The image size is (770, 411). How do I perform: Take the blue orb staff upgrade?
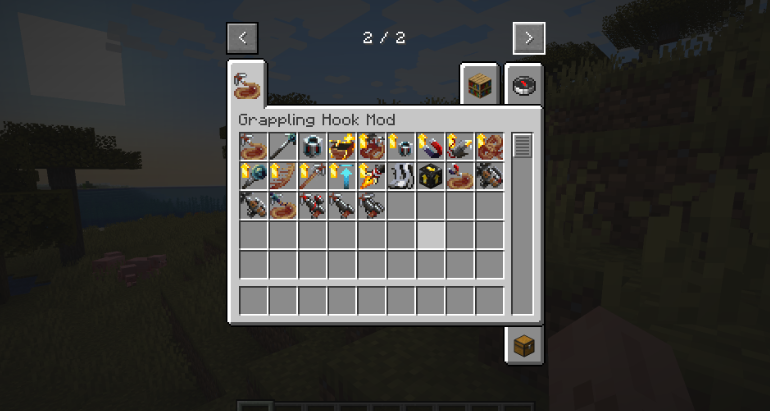[x=254, y=176]
